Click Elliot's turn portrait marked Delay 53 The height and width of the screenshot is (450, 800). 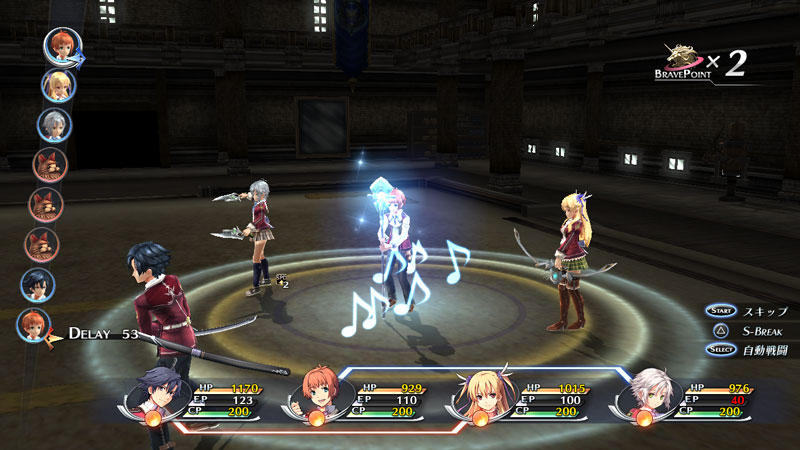coord(34,325)
